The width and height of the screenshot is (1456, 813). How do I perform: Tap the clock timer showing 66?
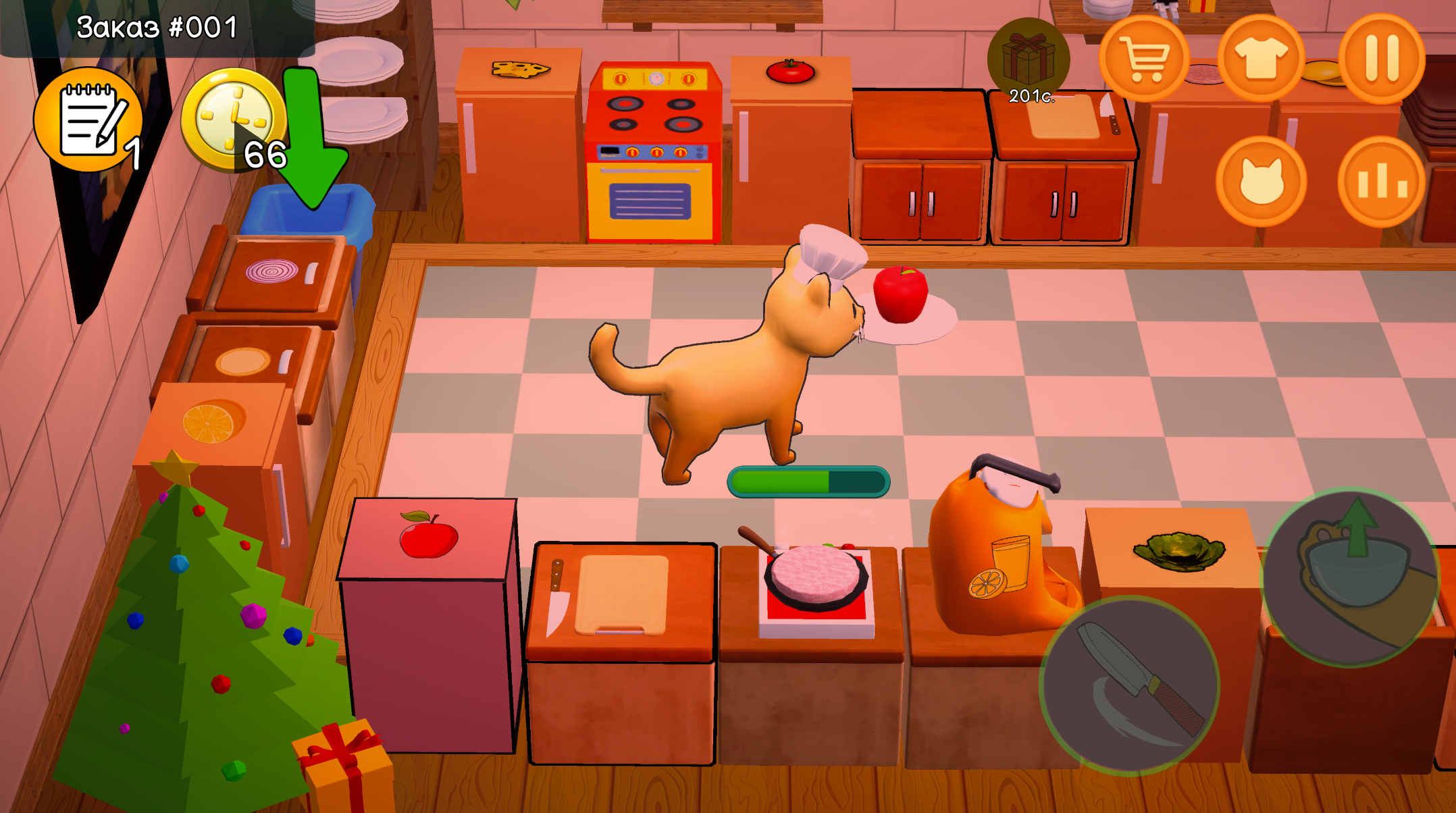coord(232,119)
